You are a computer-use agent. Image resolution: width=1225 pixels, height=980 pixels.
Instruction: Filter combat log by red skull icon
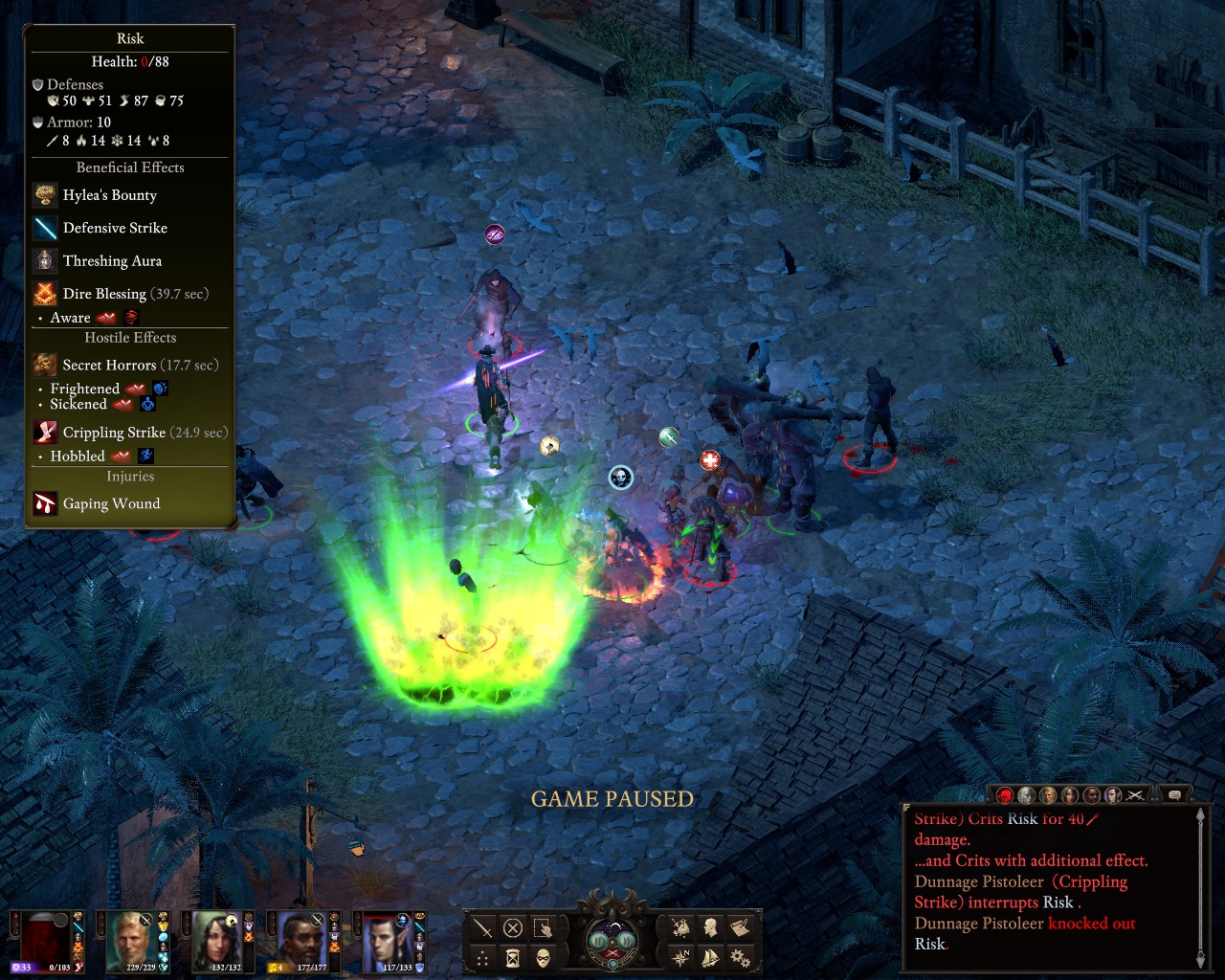(1005, 795)
